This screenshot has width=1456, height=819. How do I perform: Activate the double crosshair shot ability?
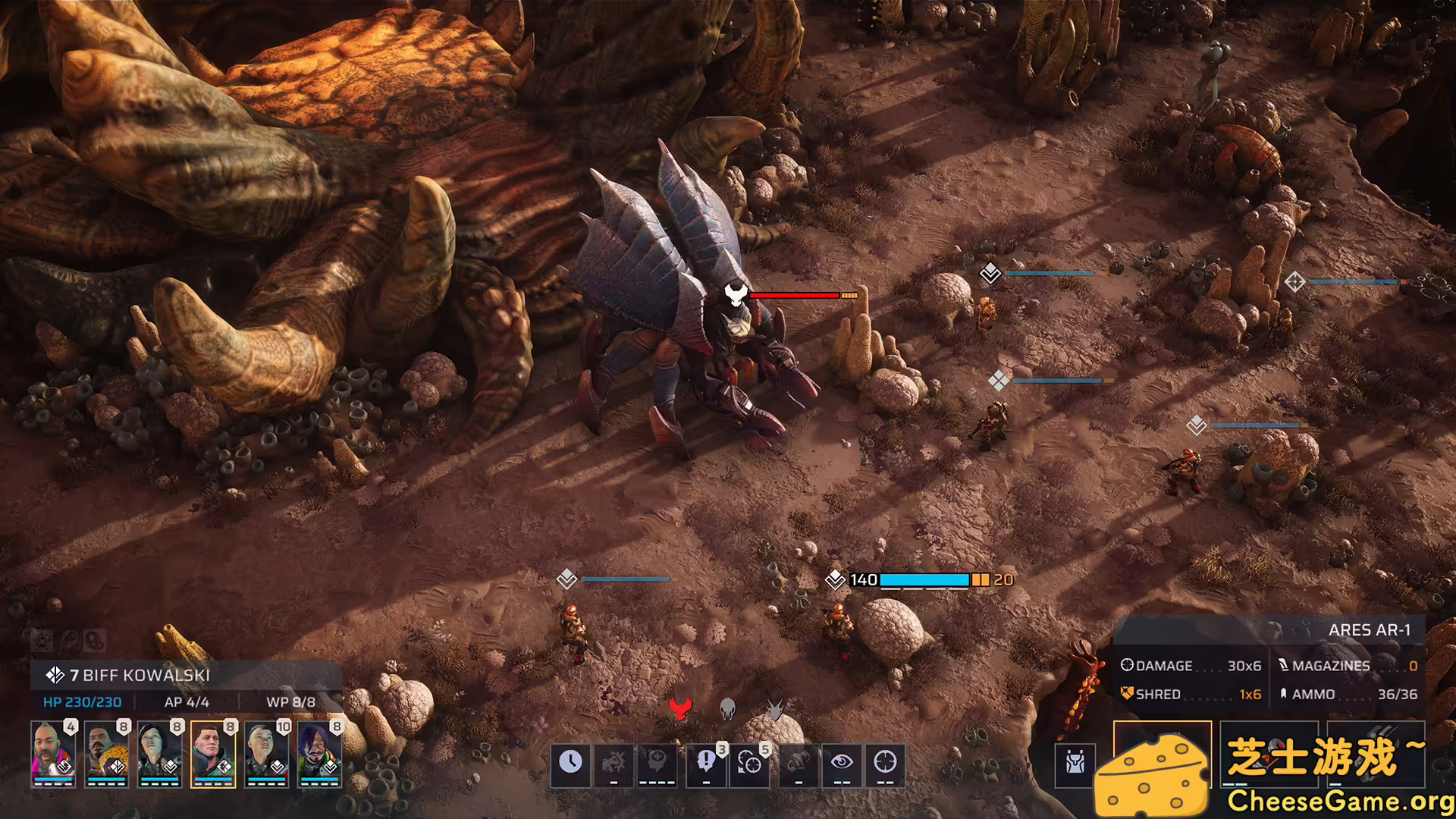749,762
